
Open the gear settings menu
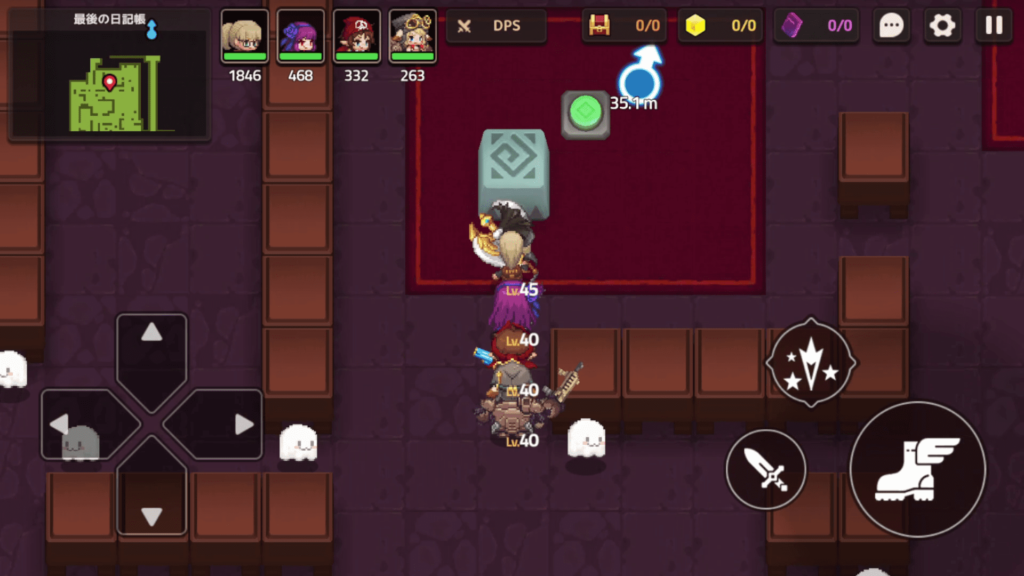942,26
